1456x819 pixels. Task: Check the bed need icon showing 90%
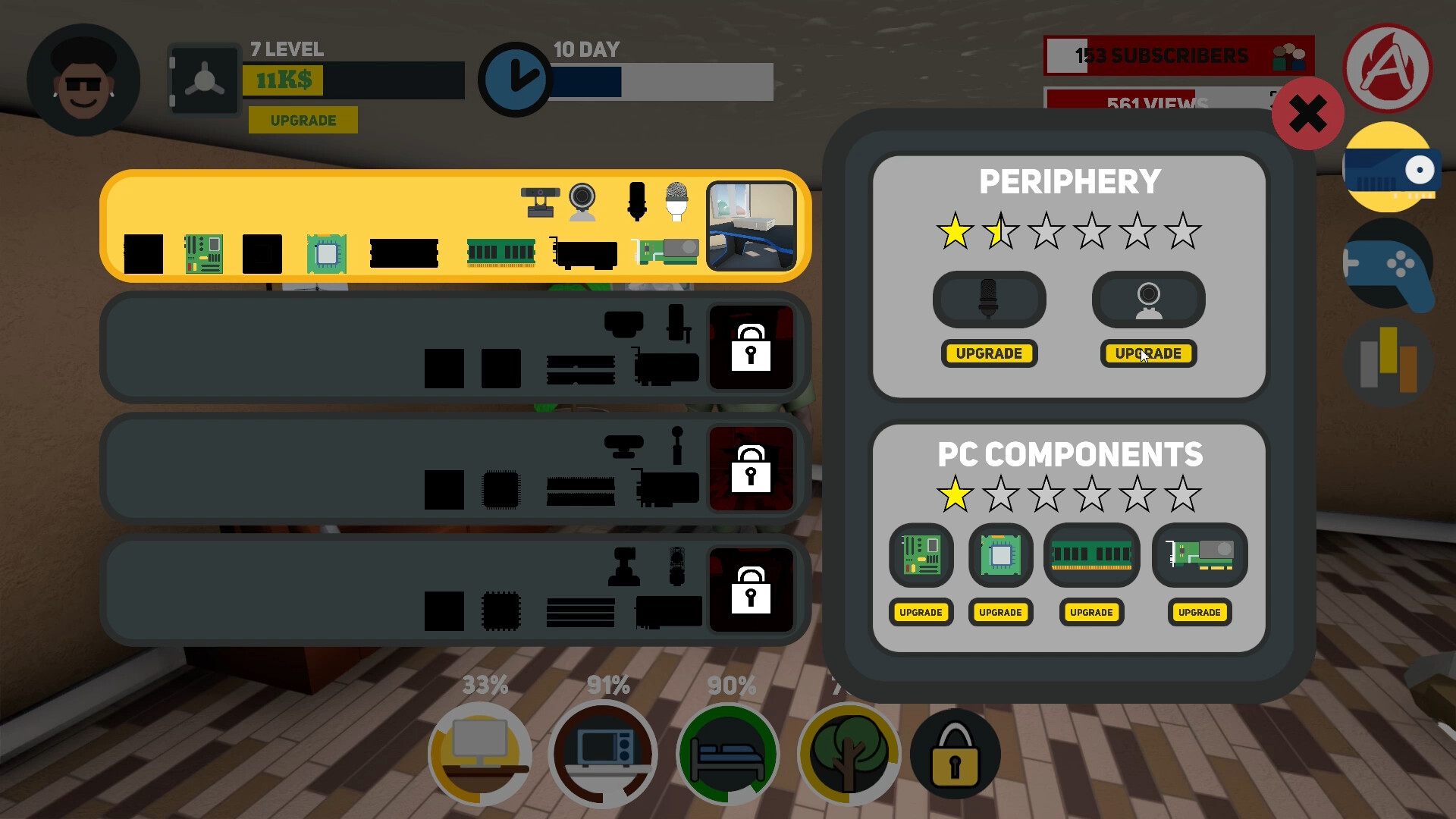click(728, 753)
